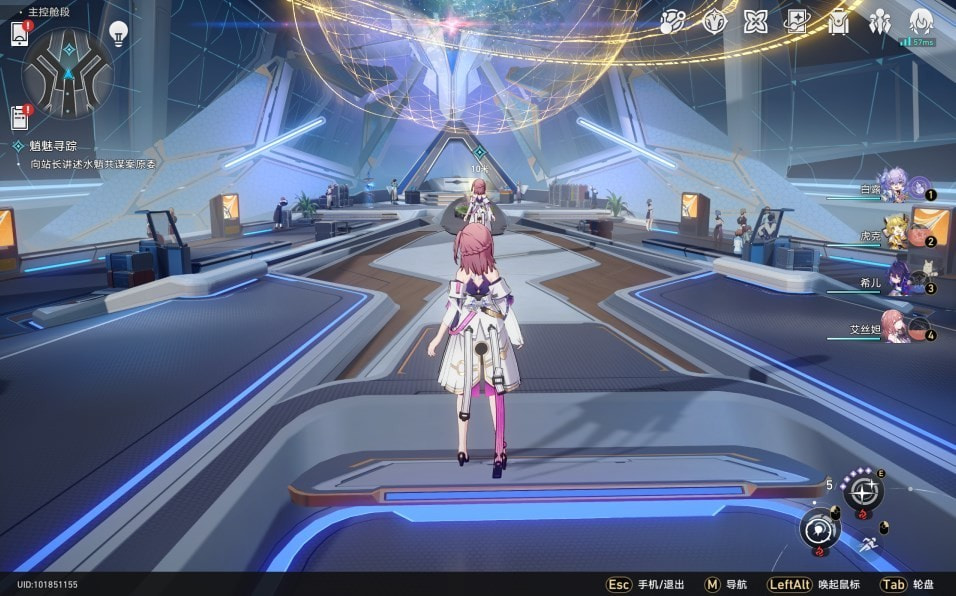Click the lightbulb tips icon
The width and height of the screenshot is (956, 596).
(118, 34)
